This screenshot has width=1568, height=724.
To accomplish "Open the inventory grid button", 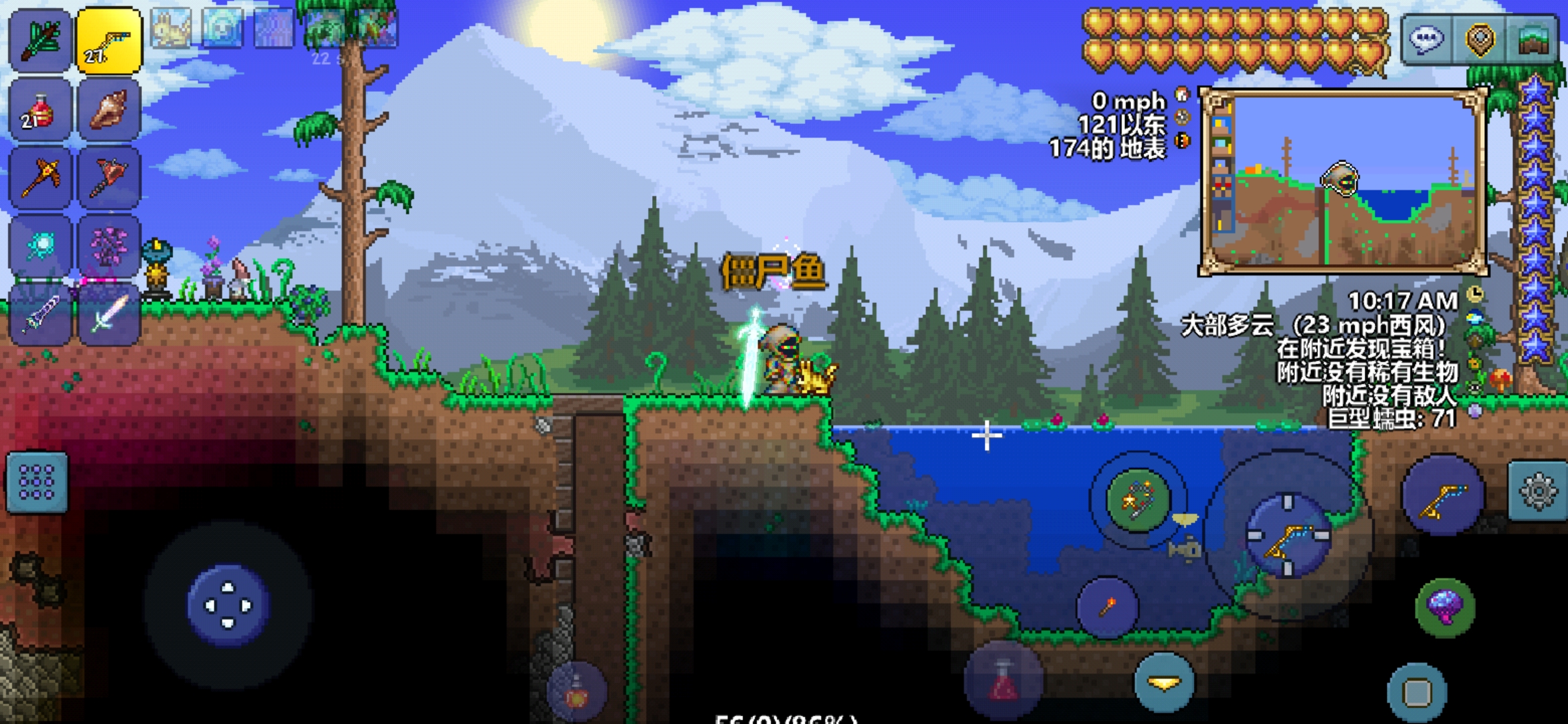I will tap(37, 482).
